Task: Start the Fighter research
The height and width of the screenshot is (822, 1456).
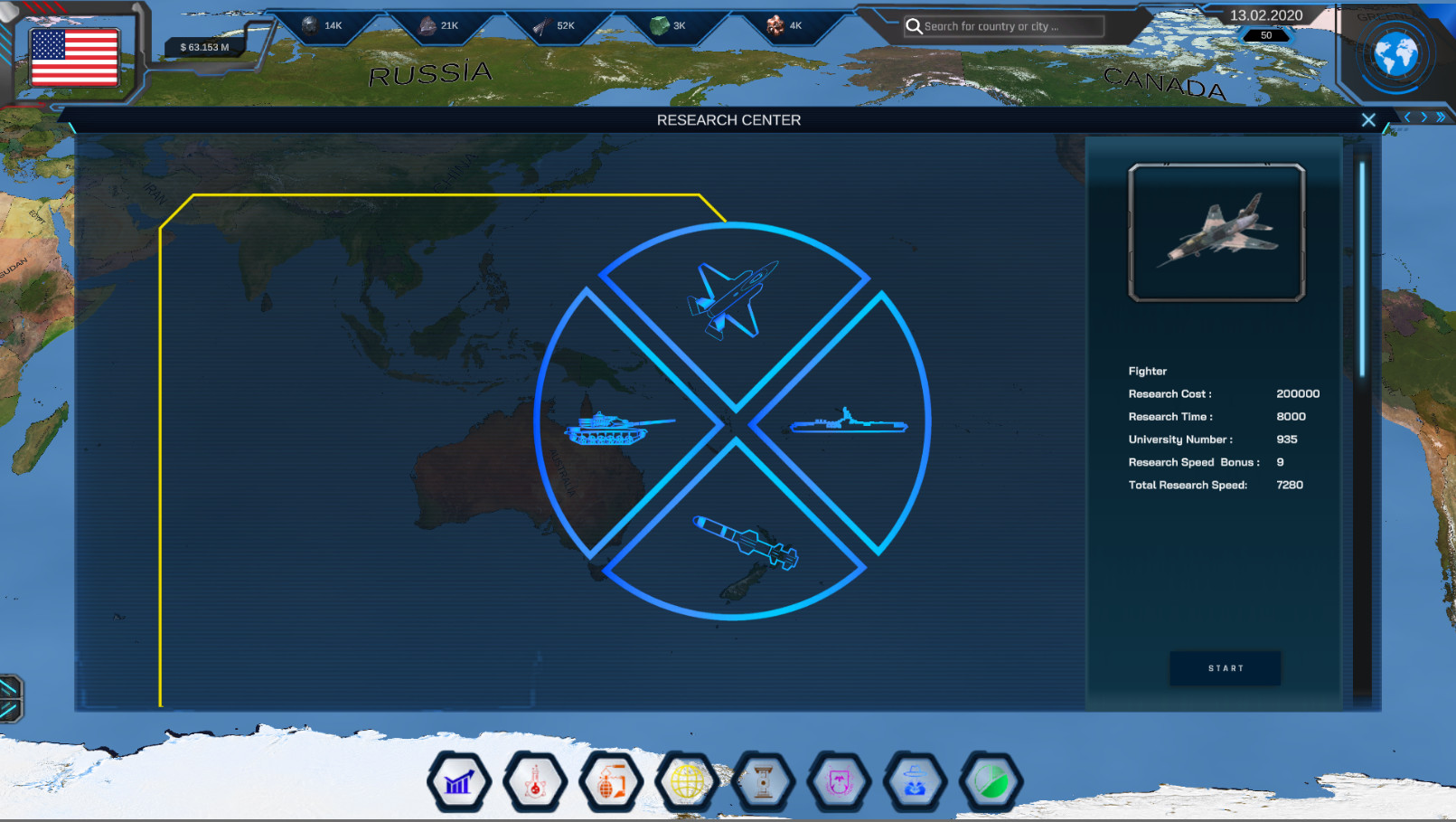Action: pyautogui.click(x=1225, y=668)
